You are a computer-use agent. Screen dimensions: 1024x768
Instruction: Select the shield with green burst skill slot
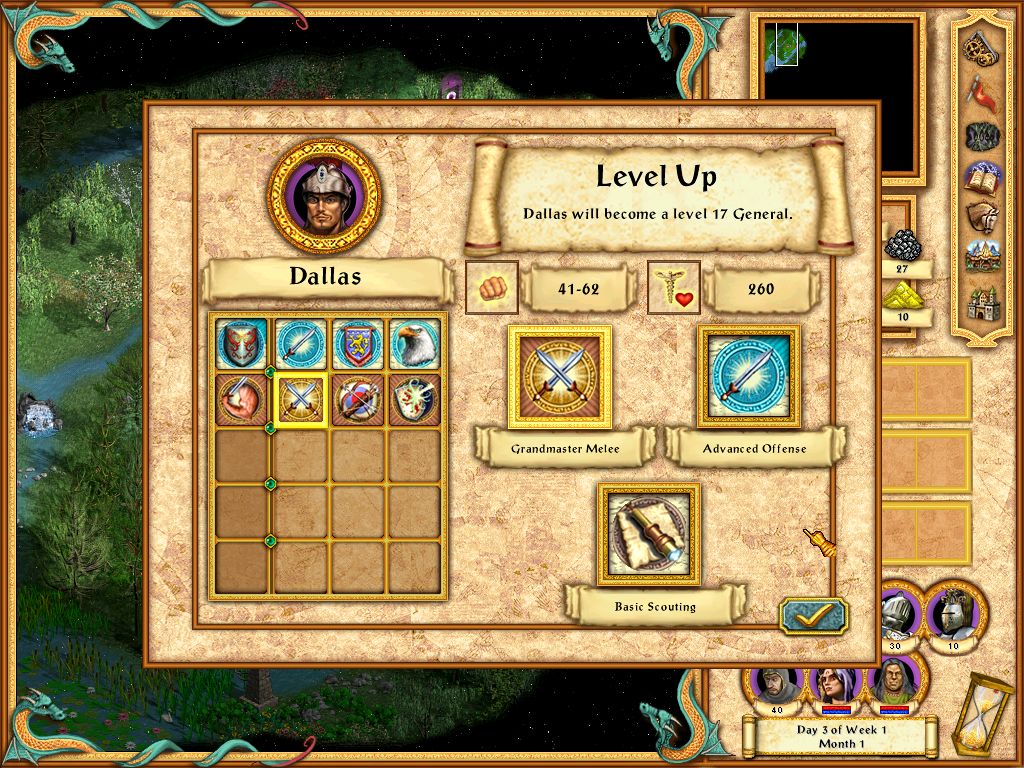(414, 400)
